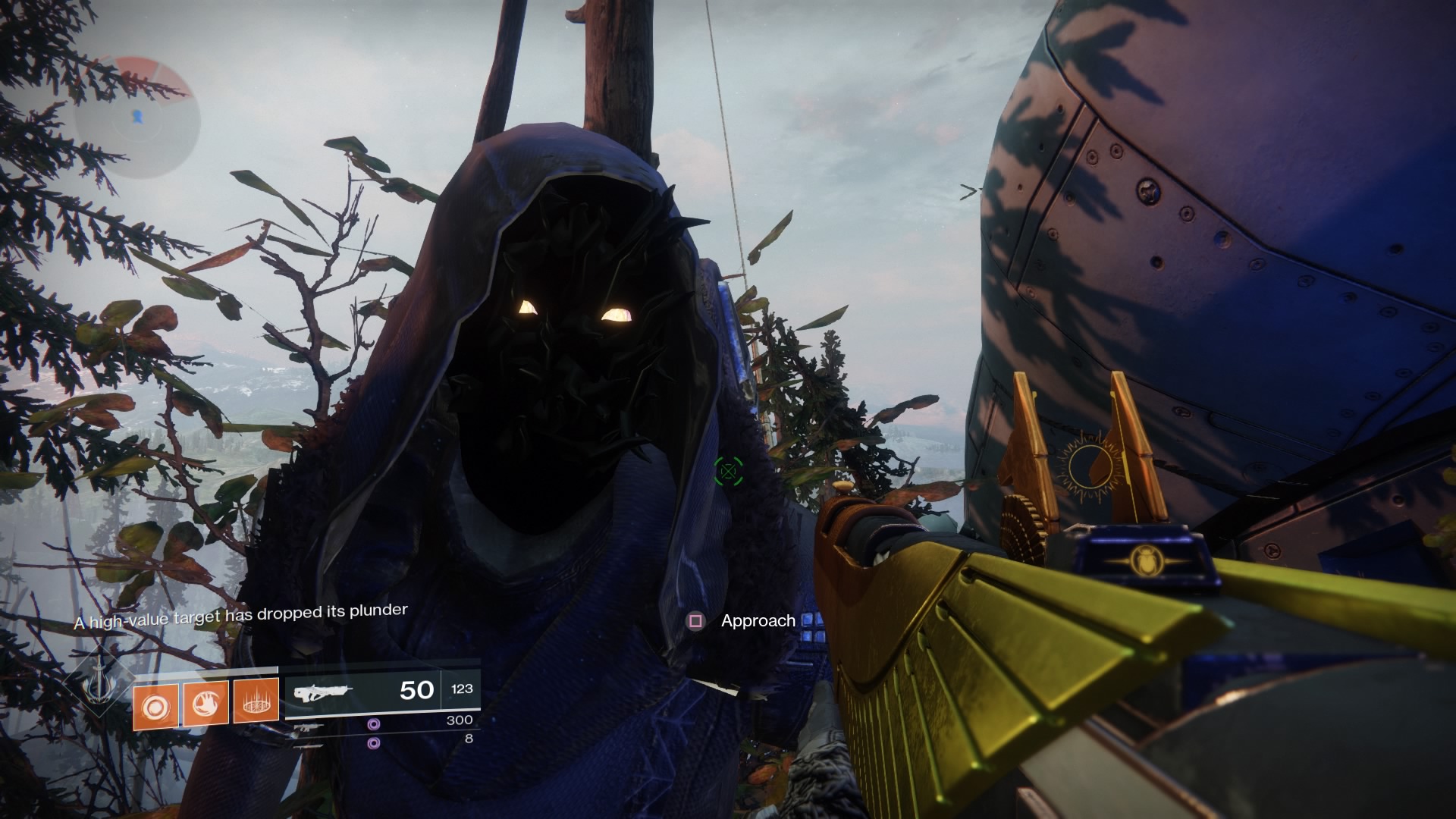1456x819 pixels.
Task: Click the sniper rifle secondary weapon icon
Action: [x=308, y=728]
